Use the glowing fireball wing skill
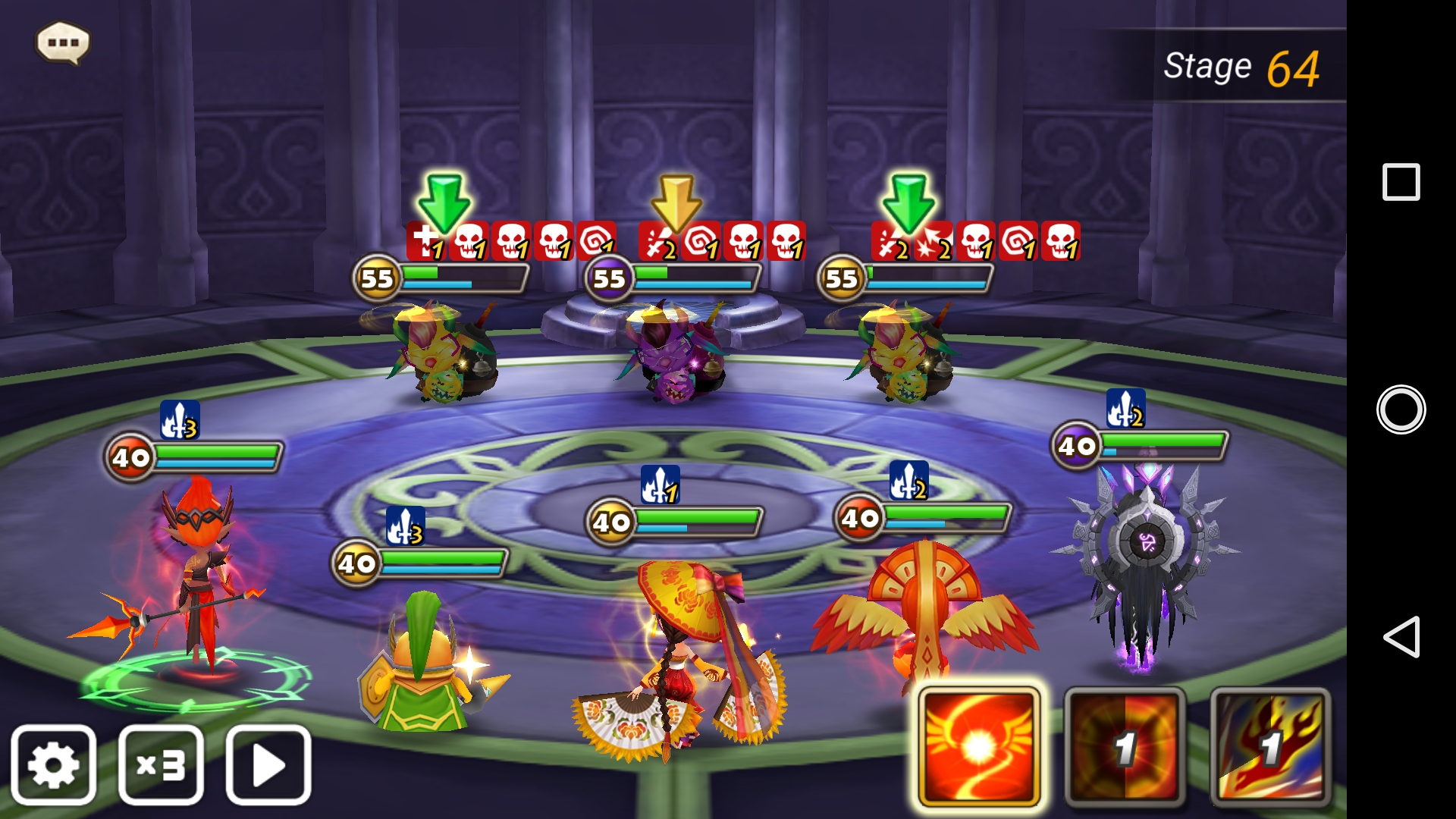Image resolution: width=1456 pixels, height=819 pixels. (x=978, y=747)
